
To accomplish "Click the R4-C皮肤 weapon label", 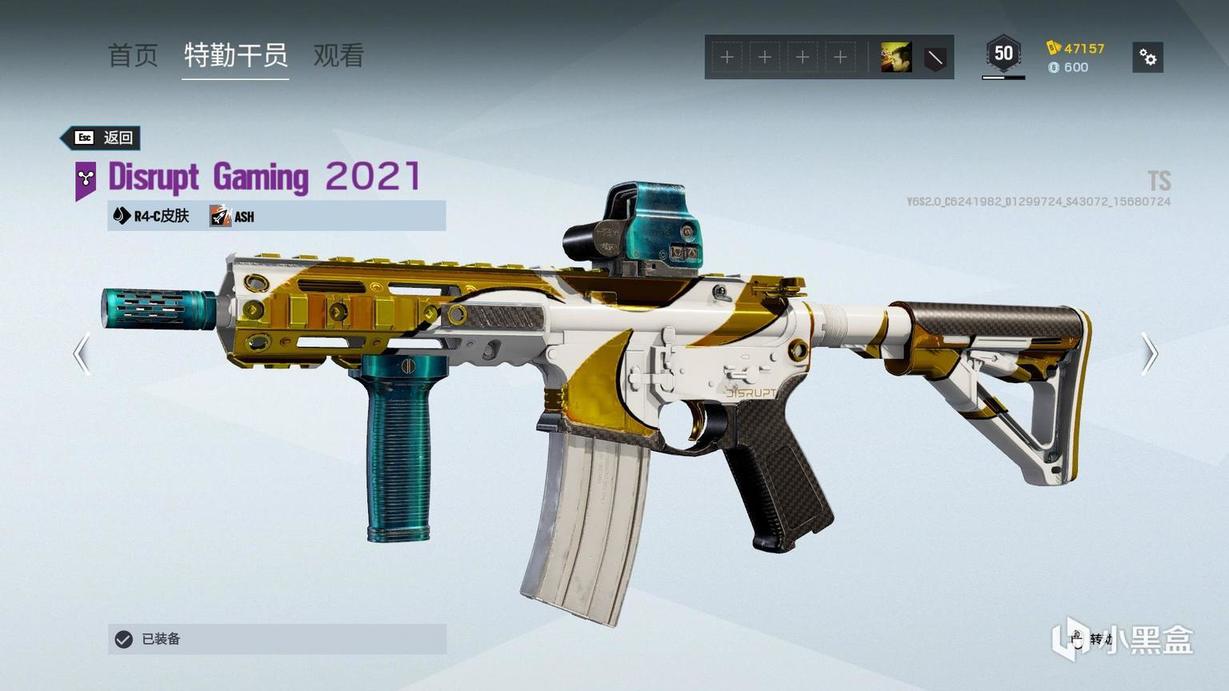I will (x=151, y=216).
